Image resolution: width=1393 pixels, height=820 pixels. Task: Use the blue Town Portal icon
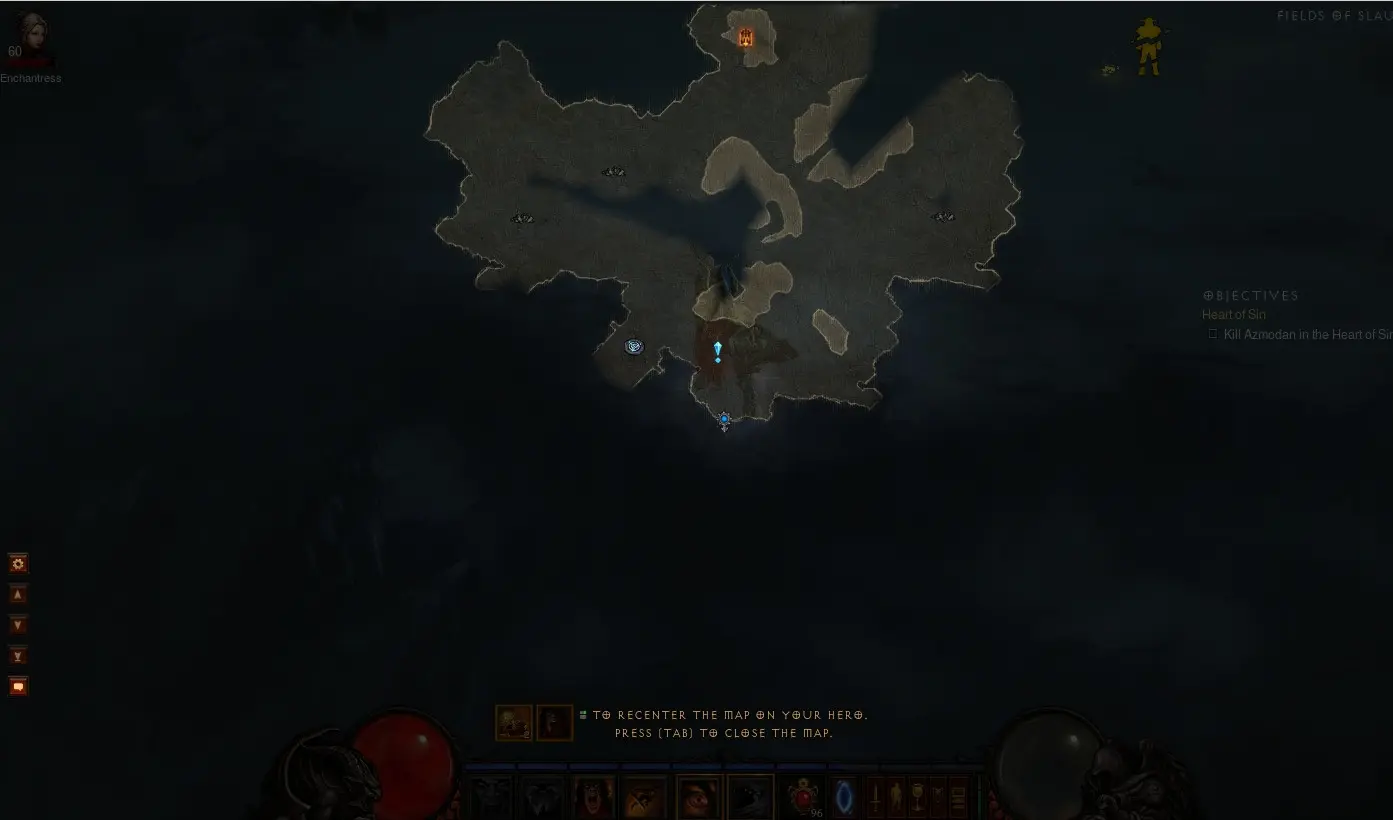845,797
